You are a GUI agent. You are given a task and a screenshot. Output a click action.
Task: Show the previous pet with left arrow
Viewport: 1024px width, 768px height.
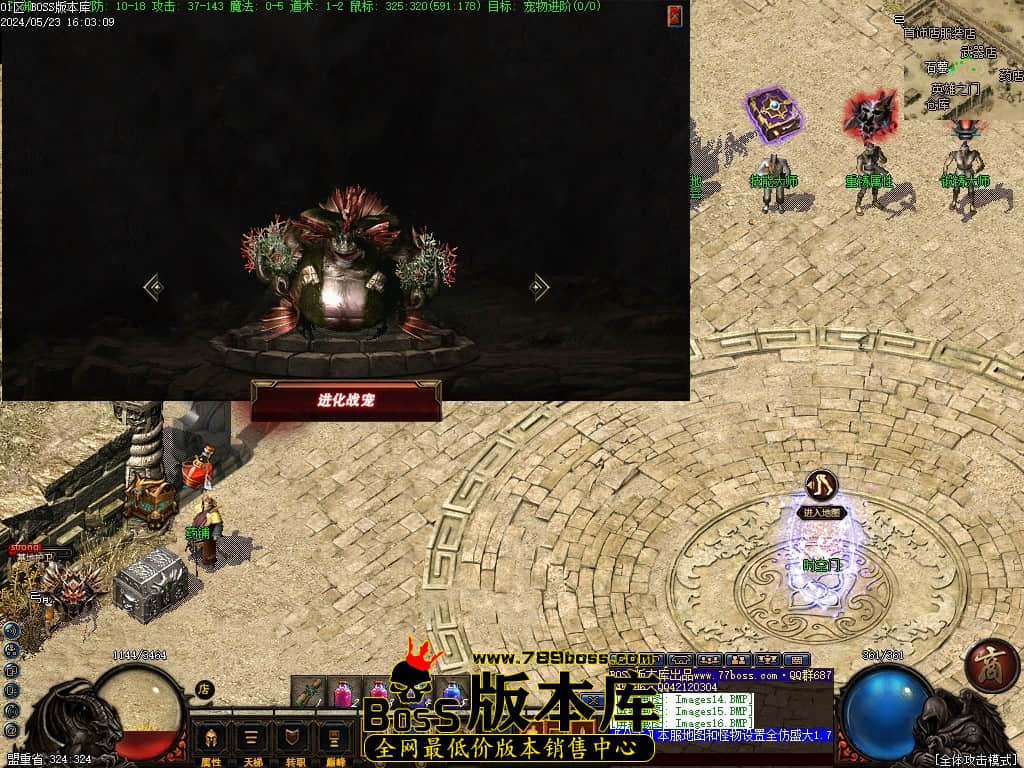pyautogui.click(x=153, y=288)
